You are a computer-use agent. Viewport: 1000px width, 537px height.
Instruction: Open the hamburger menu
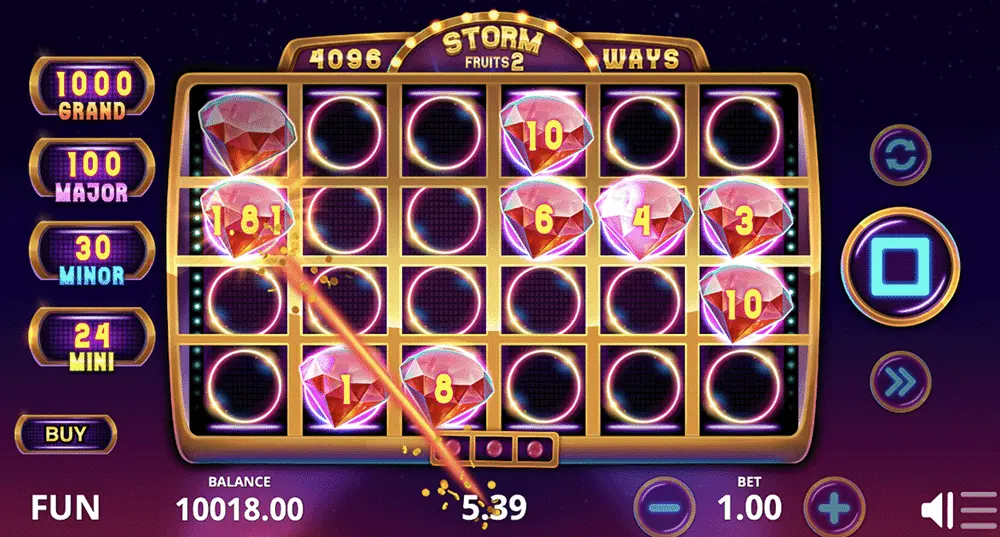tap(979, 510)
